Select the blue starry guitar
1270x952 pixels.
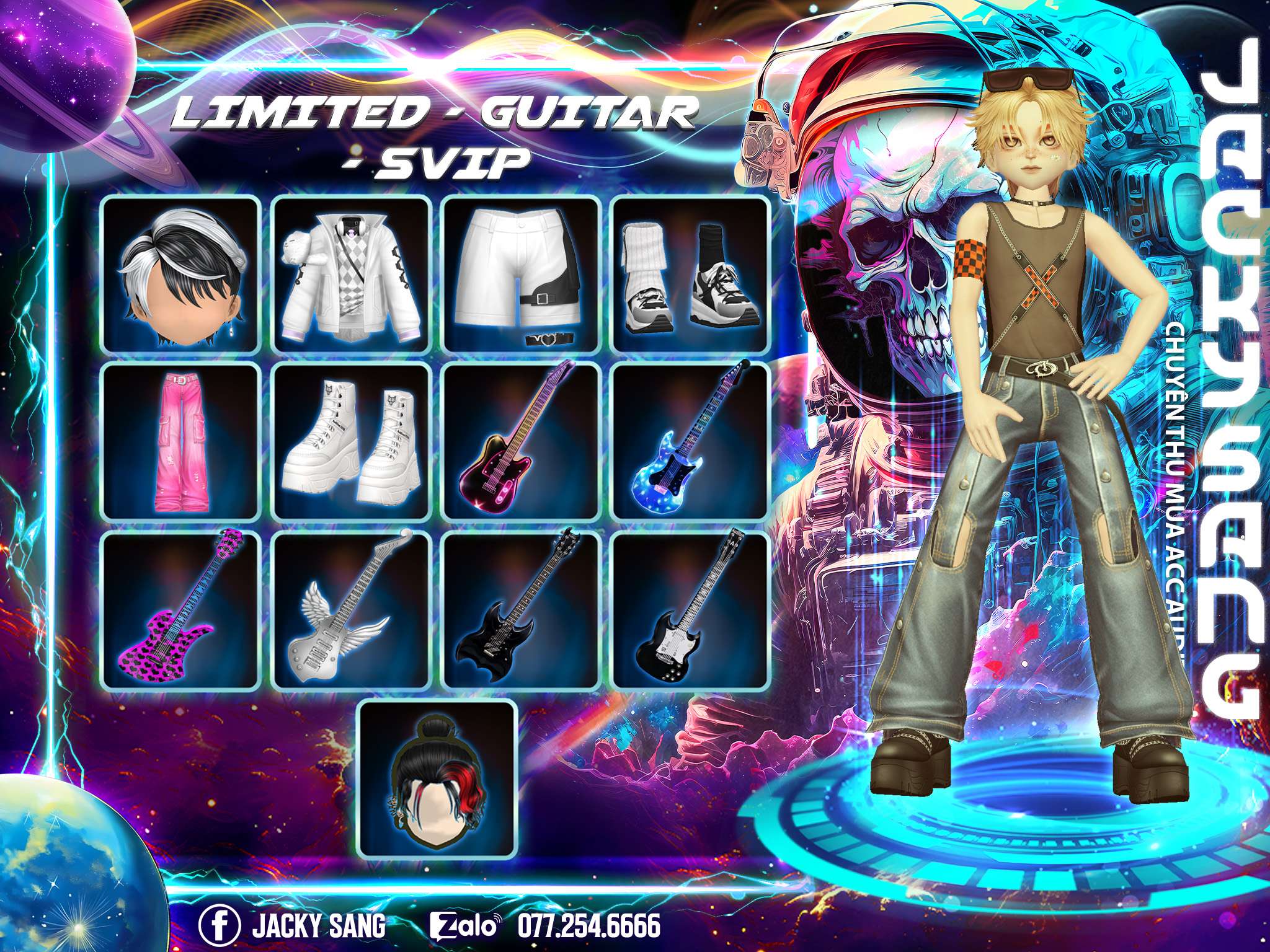tap(691, 442)
